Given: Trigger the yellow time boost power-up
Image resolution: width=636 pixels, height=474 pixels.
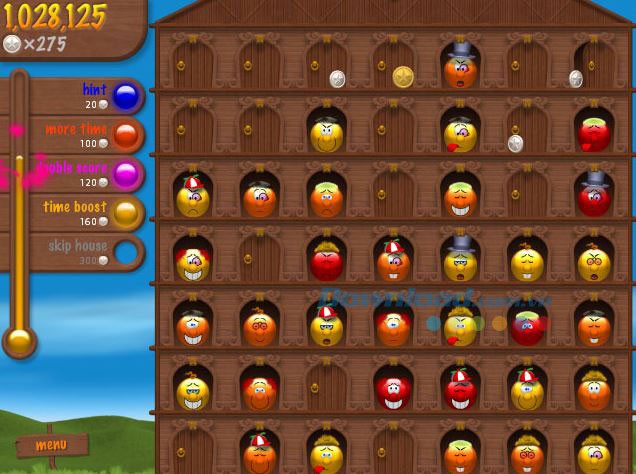Looking at the screenshot, I should coord(126,213).
